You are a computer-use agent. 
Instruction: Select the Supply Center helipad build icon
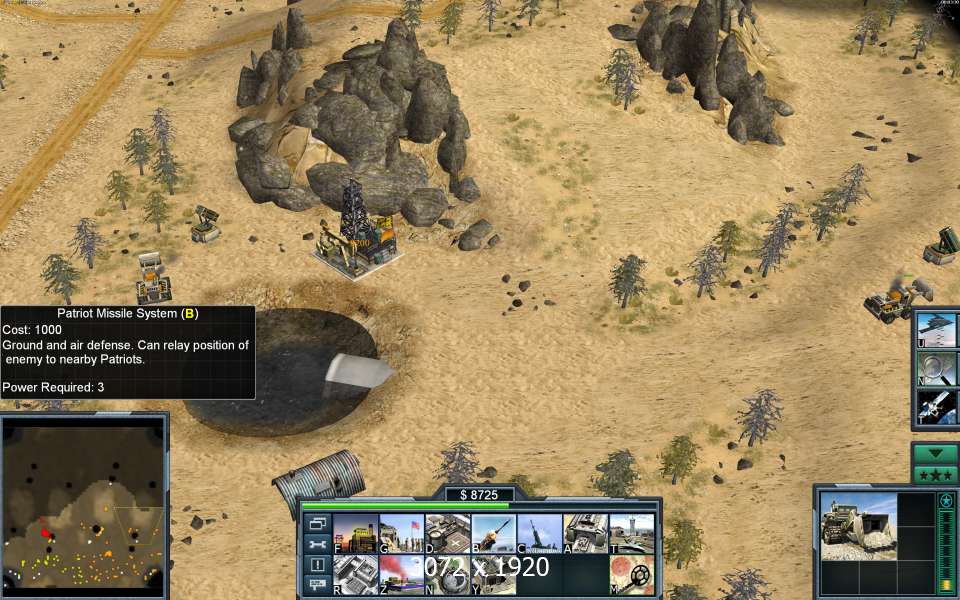447,534
